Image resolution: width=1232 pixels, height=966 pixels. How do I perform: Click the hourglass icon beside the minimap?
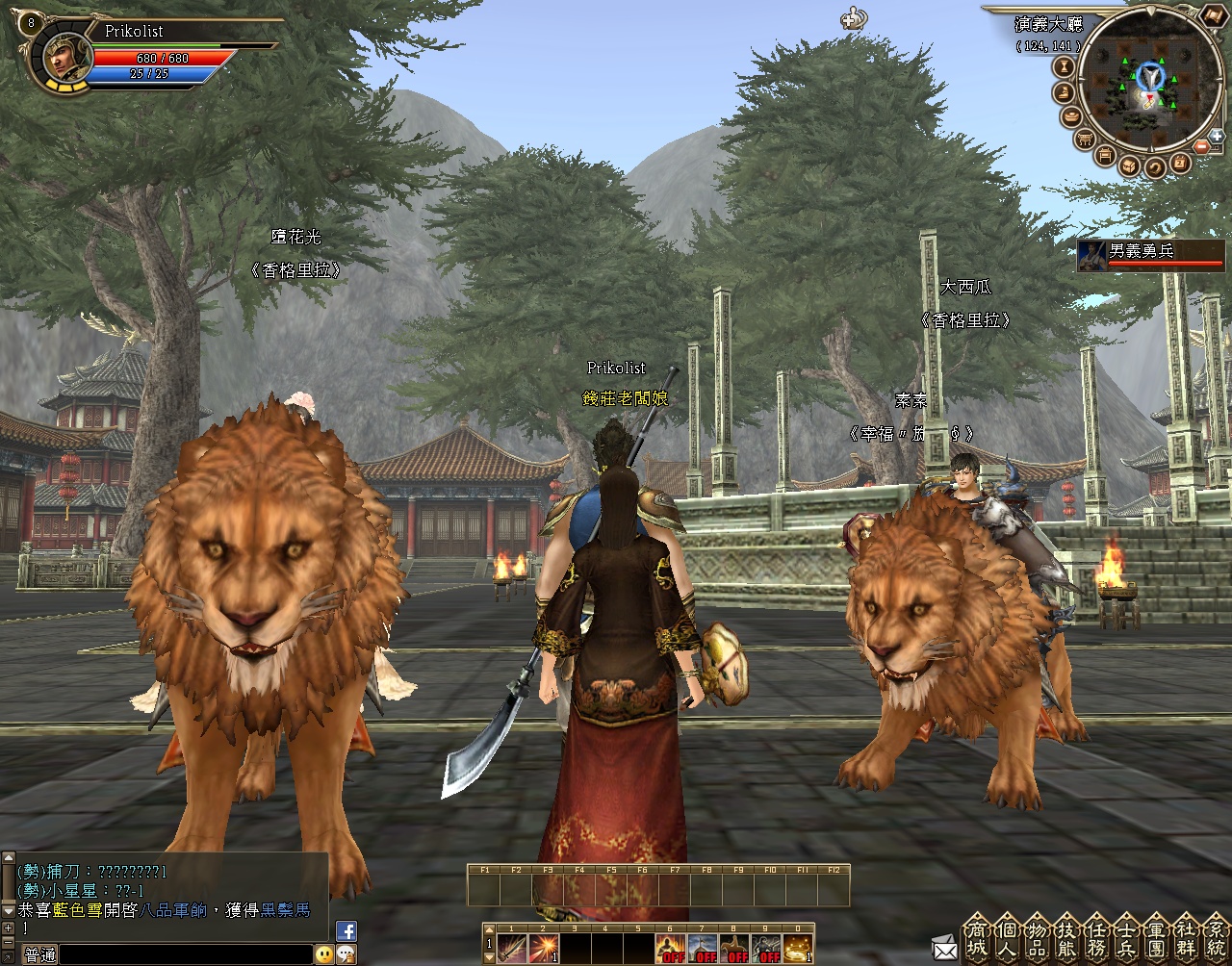(1065, 66)
